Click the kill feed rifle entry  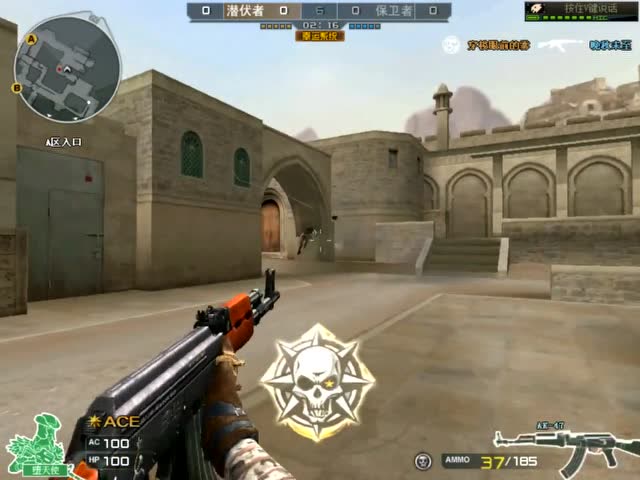[560, 45]
